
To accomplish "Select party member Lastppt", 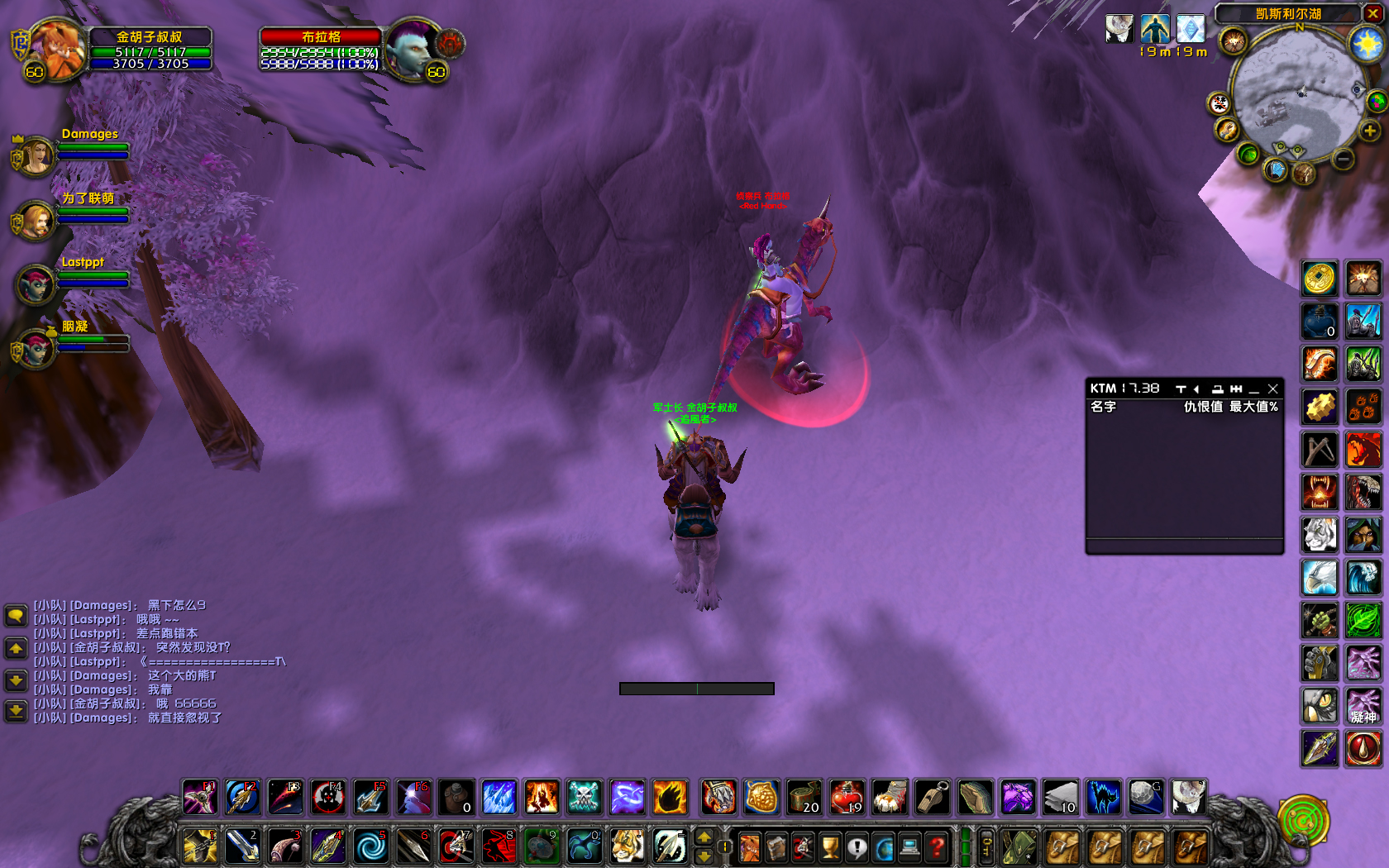I will tap(36, 284).
